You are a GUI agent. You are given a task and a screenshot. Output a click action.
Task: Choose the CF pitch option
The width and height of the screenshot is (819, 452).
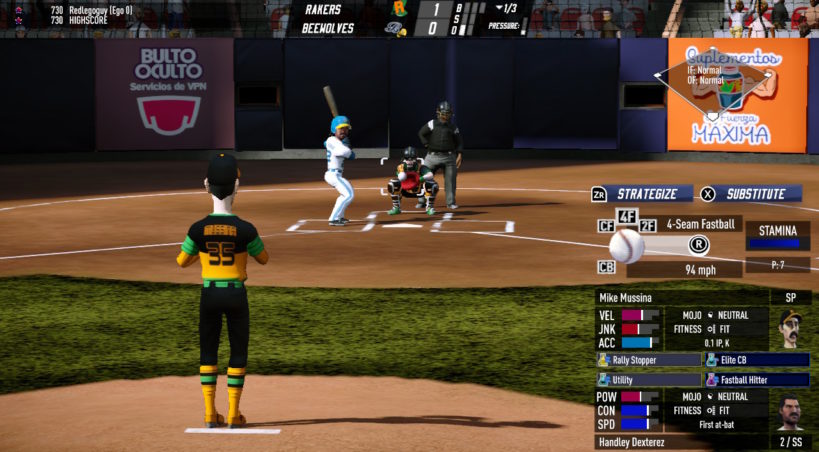click(605, 227)
